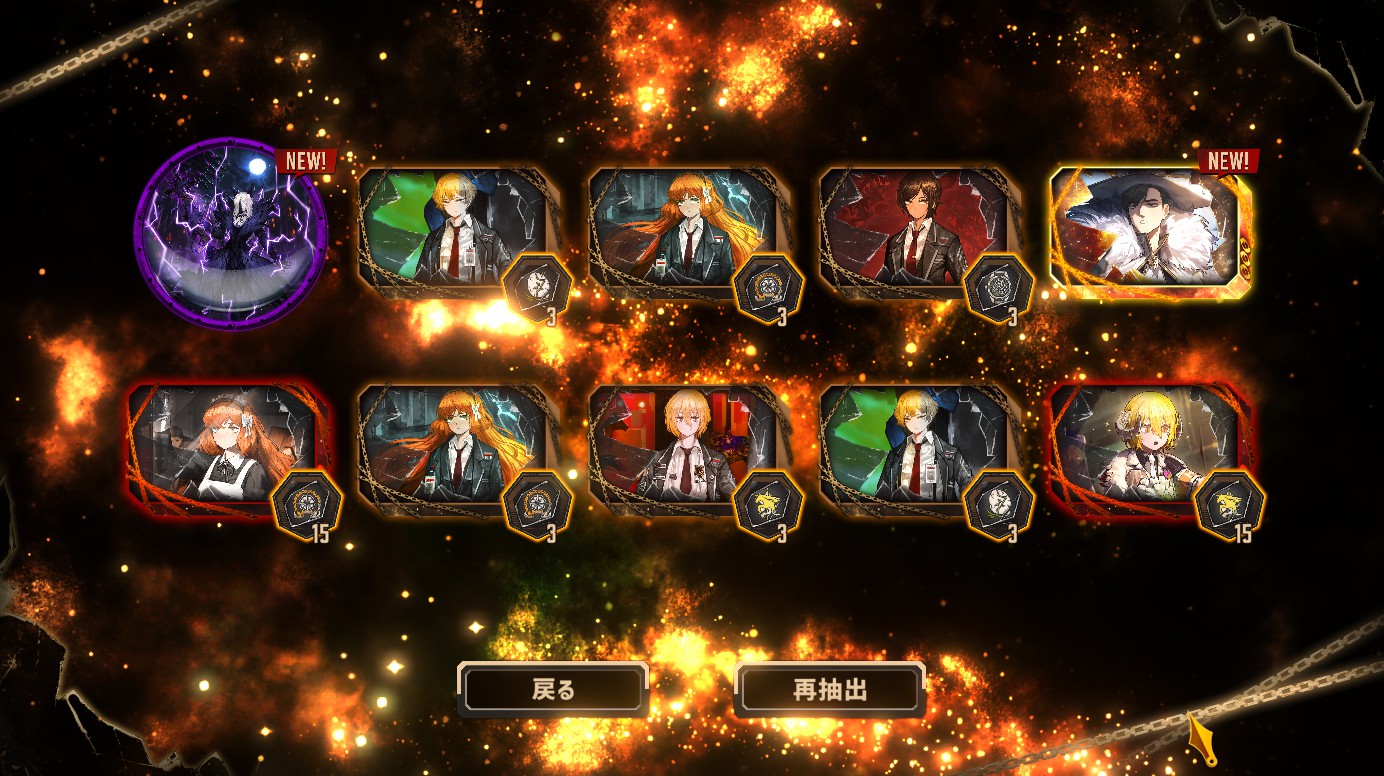Click the 戻る back button
This screenshot has height=776, width=1384.
click(x=553, y=689)
